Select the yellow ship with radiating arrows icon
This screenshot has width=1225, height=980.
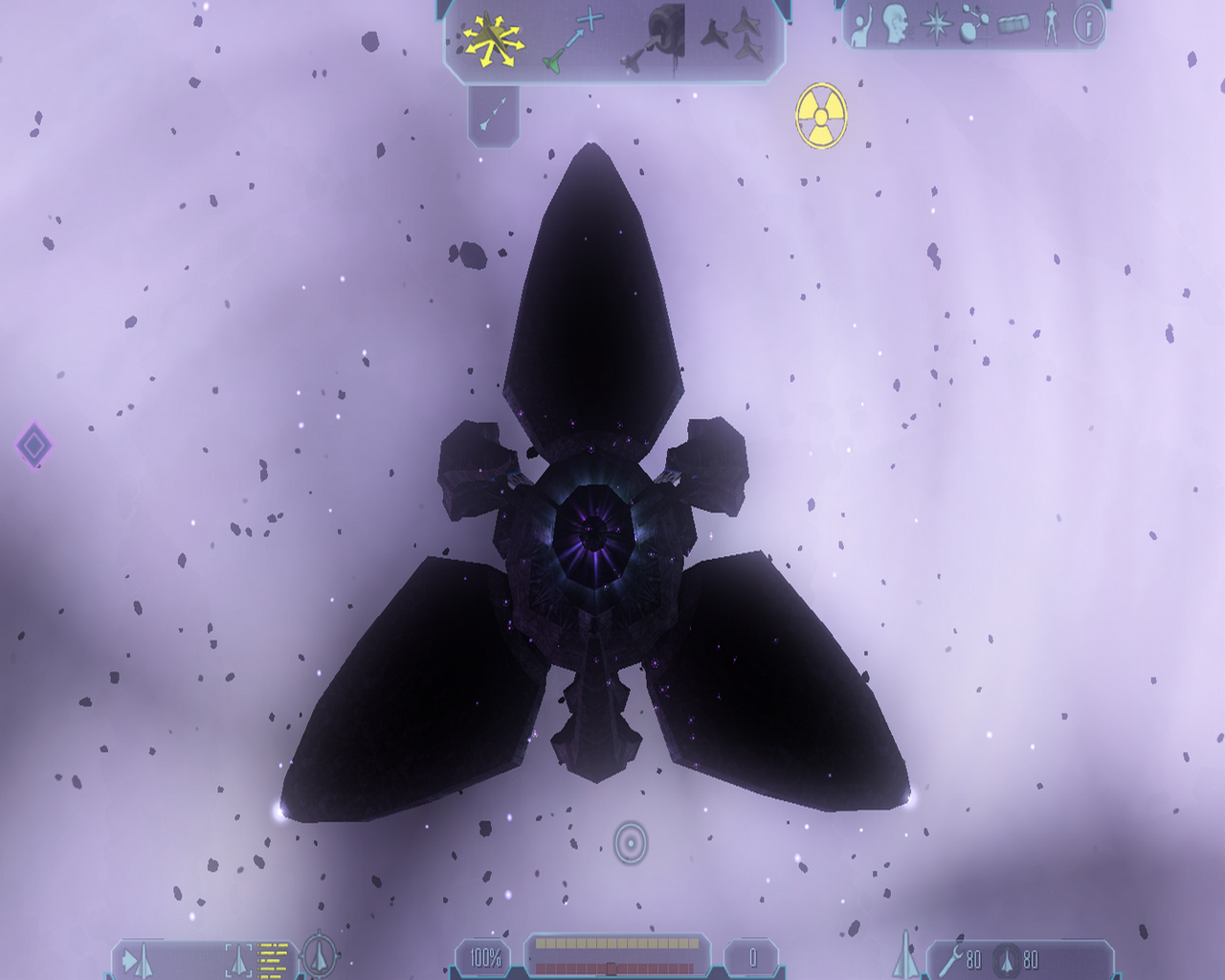493,40
